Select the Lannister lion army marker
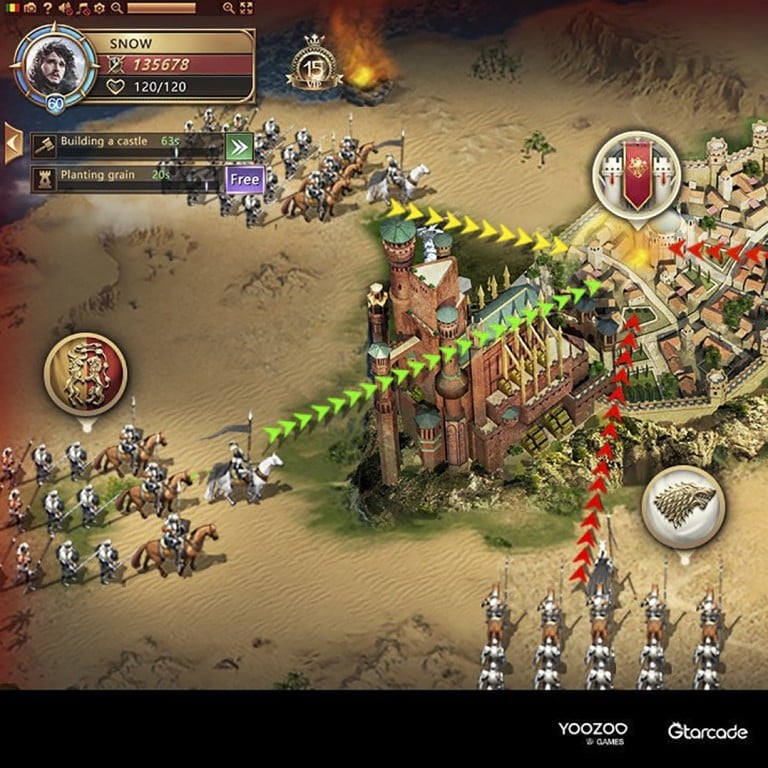Screen dimensions: 768x768 pos(85,374)
